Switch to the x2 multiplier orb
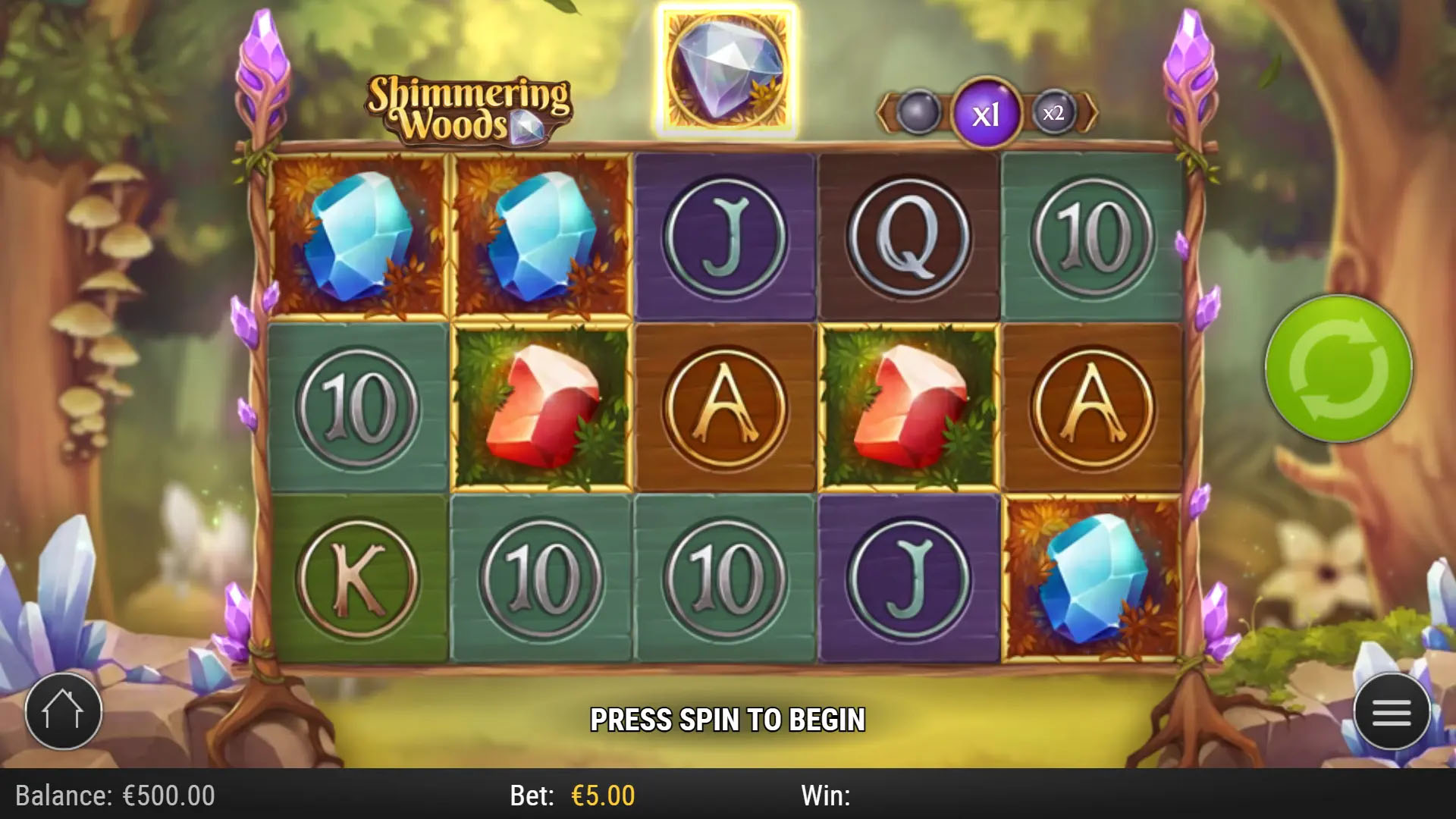 [1053, 114]
